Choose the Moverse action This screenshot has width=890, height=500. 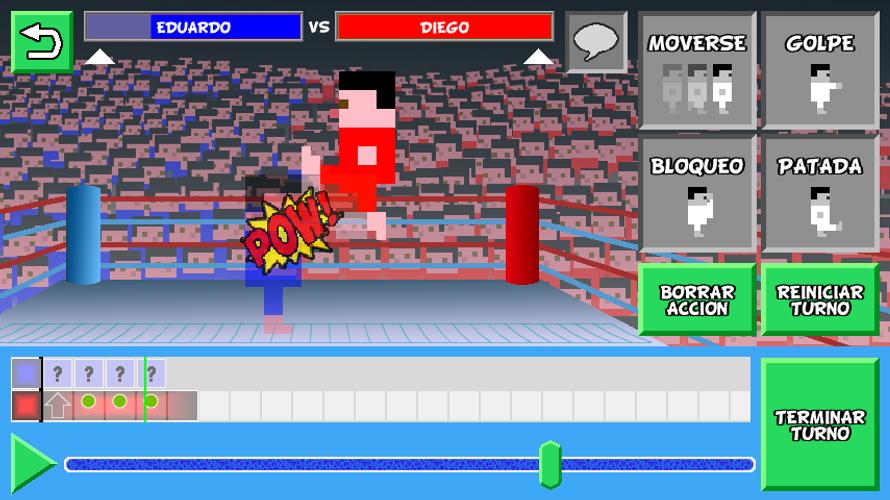pyautogui.click(x=697, y=70)
